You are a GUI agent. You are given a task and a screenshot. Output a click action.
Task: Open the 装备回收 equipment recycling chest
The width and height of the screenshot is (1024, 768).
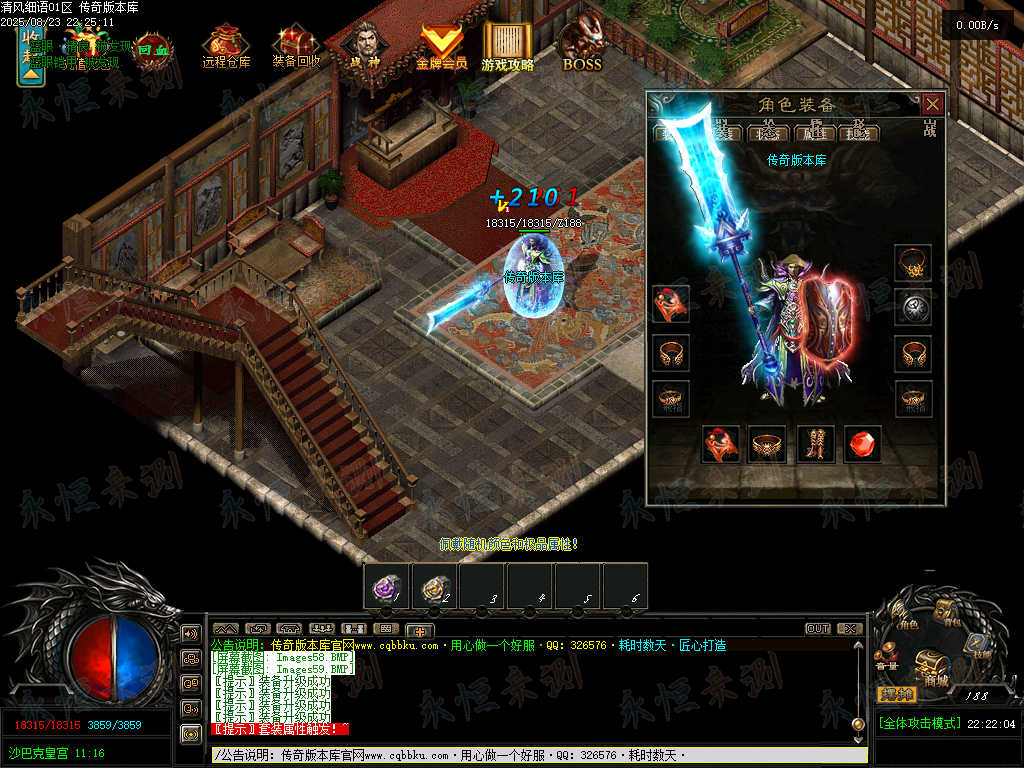click(296, 45)
